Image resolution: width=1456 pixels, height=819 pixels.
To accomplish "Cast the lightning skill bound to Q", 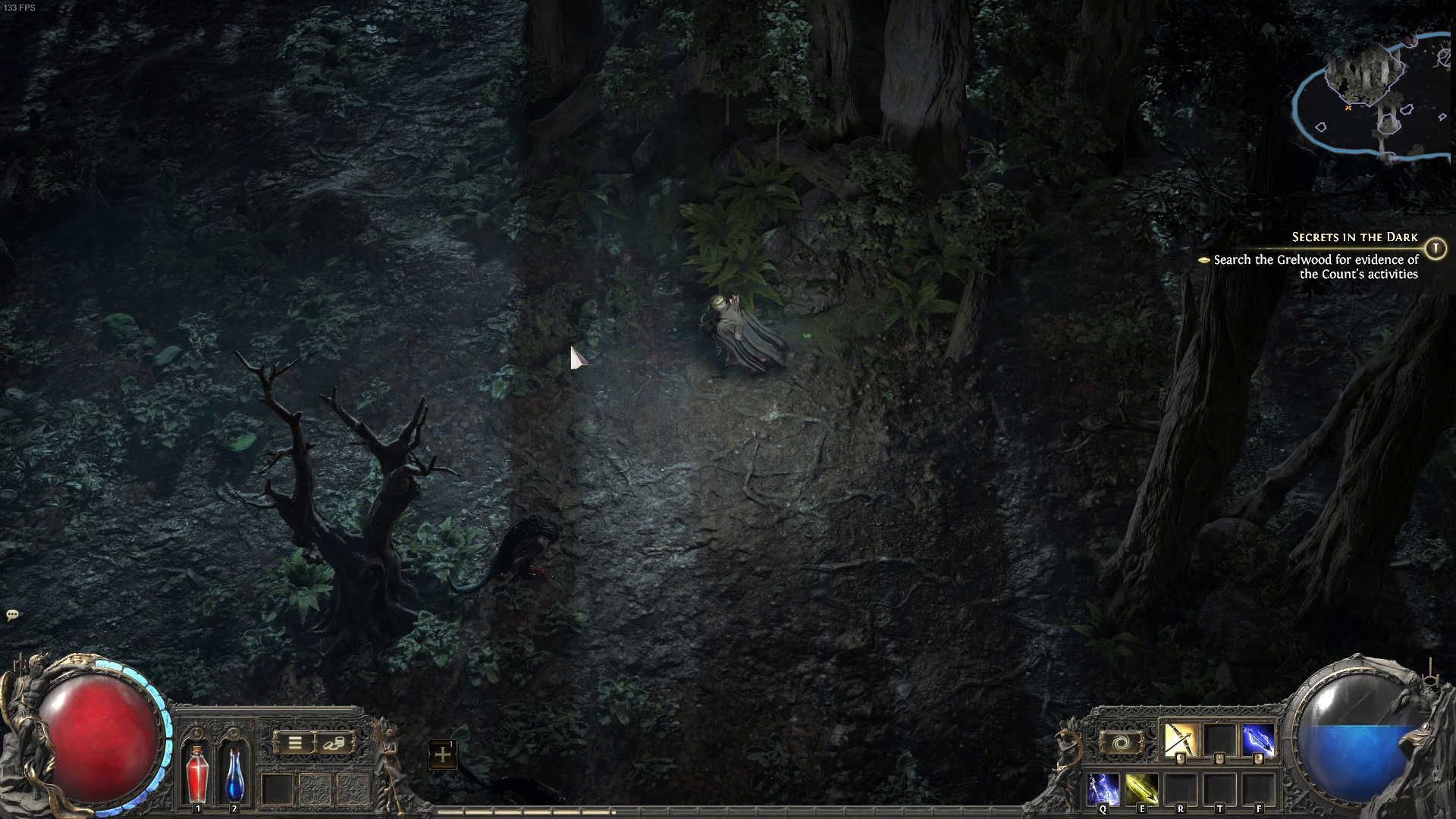I will [1103, 789].
